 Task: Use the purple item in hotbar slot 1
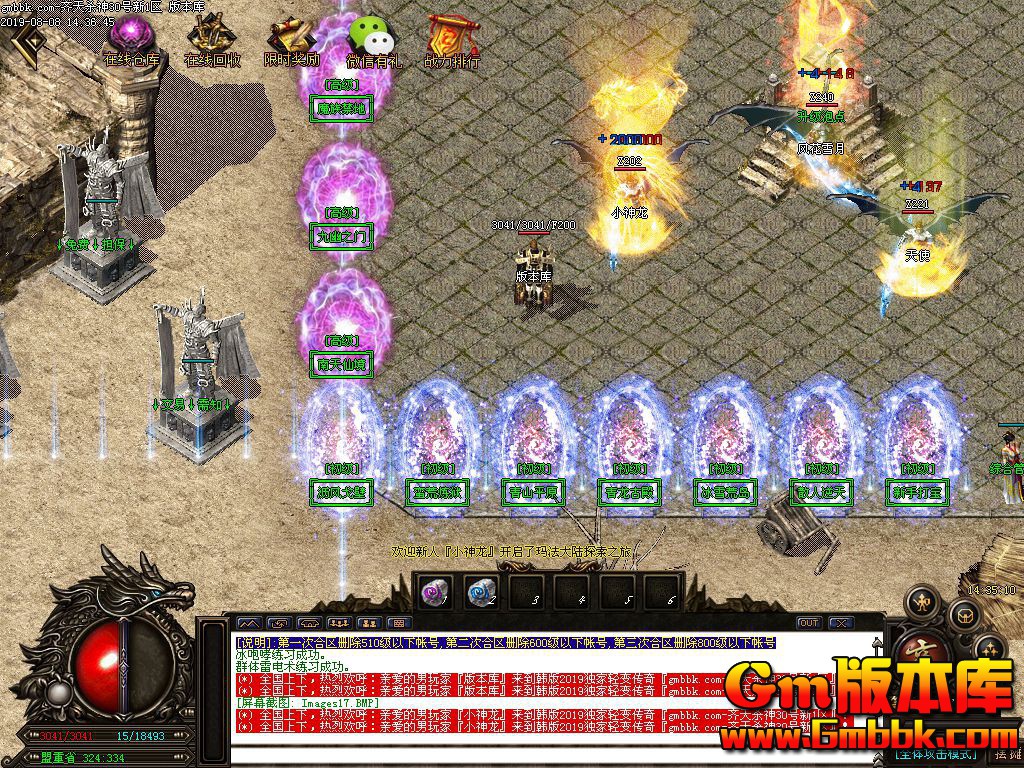(433, 592)
